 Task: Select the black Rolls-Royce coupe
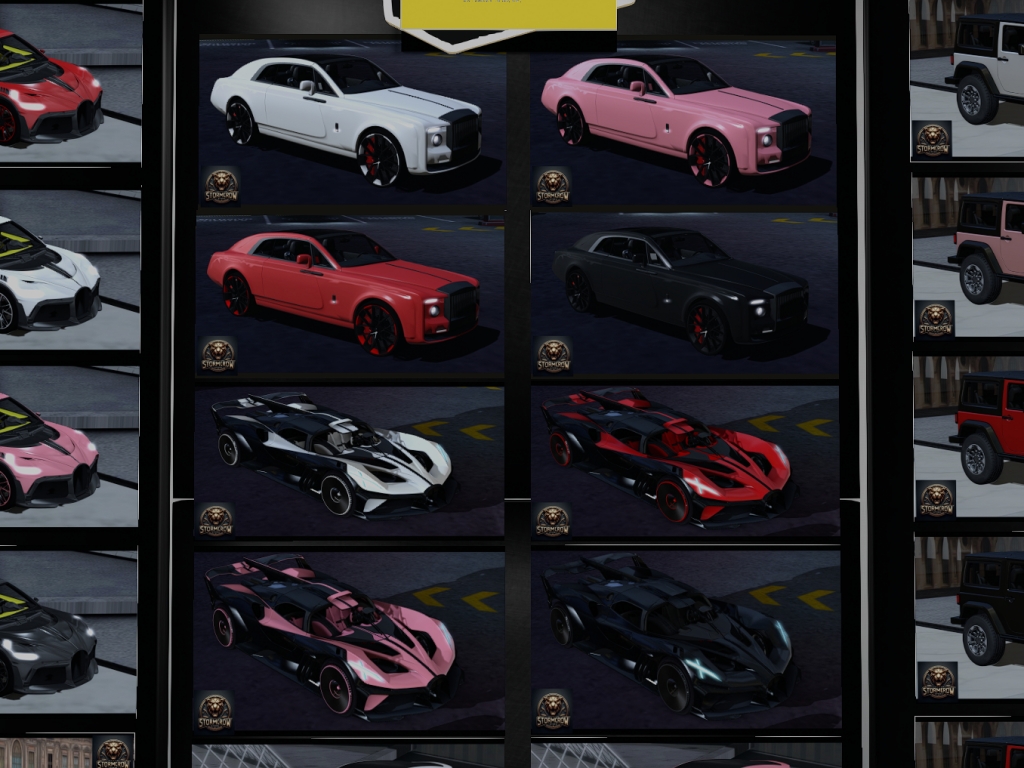tap(684, 292)
